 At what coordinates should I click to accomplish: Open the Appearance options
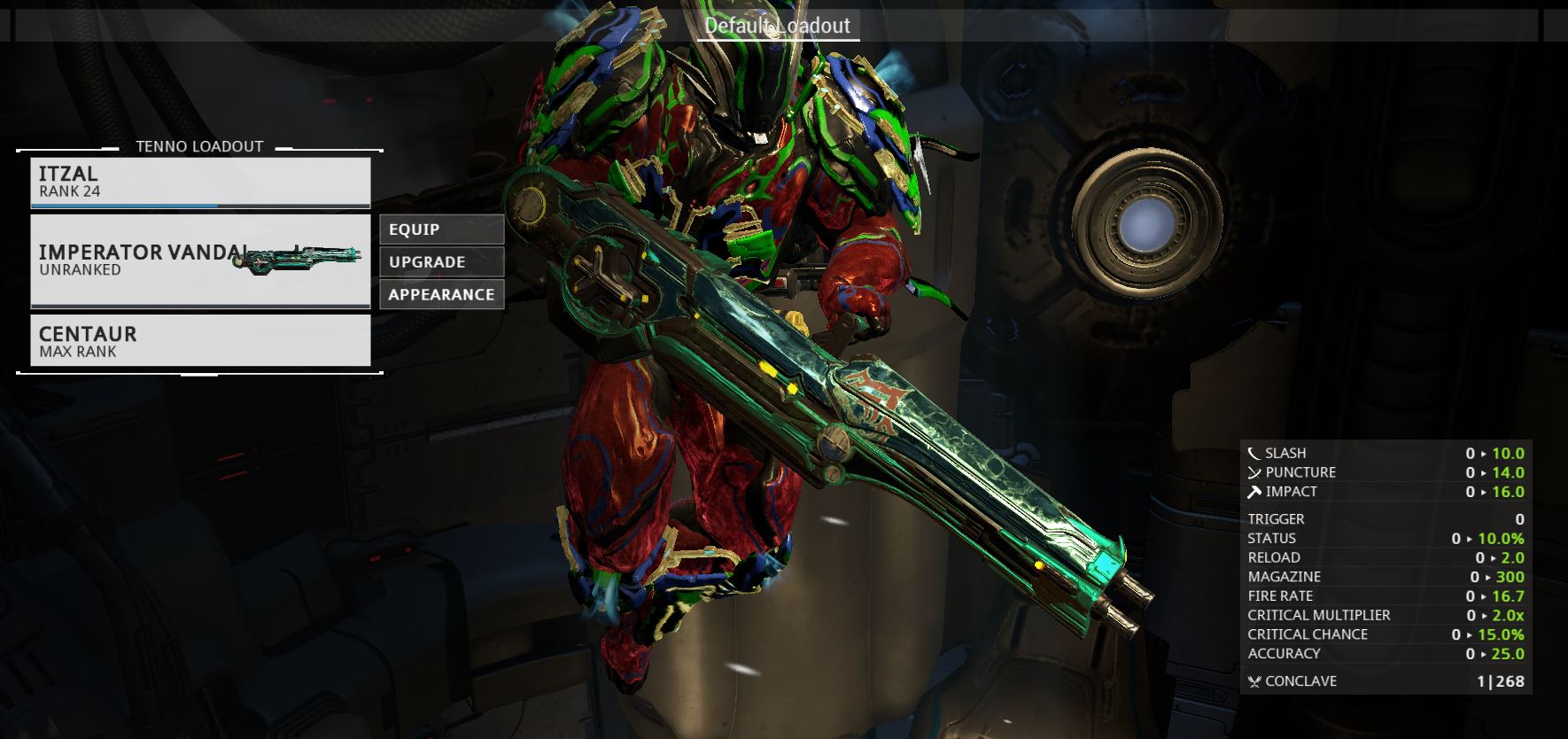441,295
